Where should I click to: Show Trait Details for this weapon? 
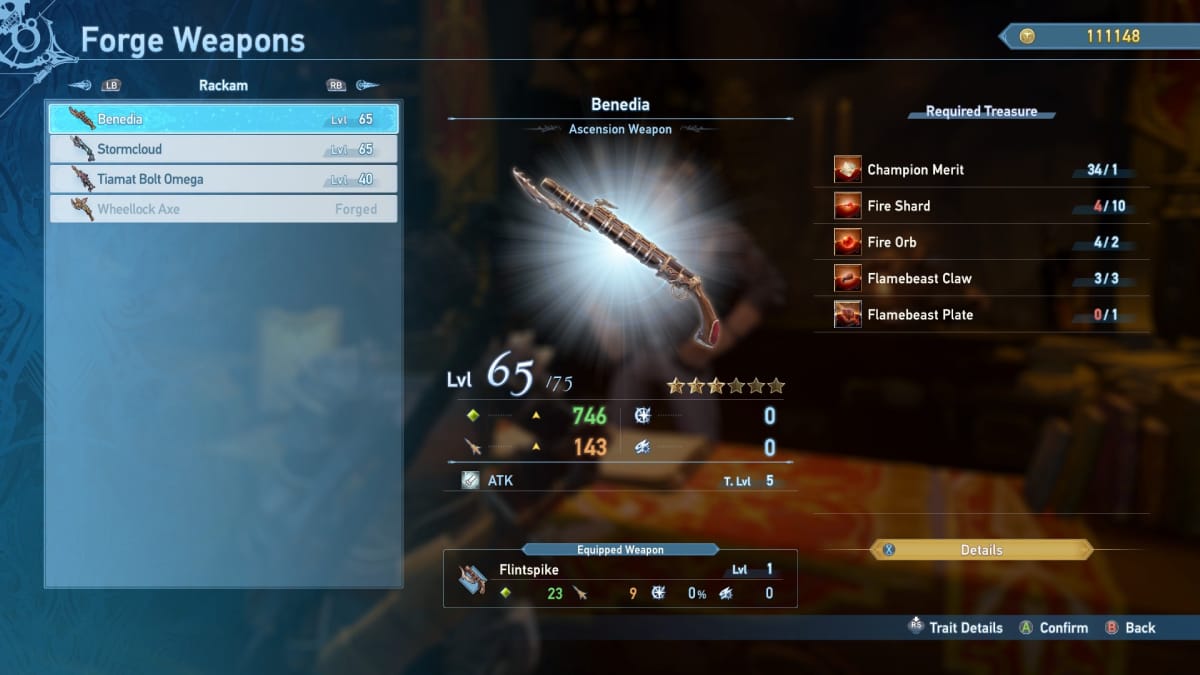955,628
